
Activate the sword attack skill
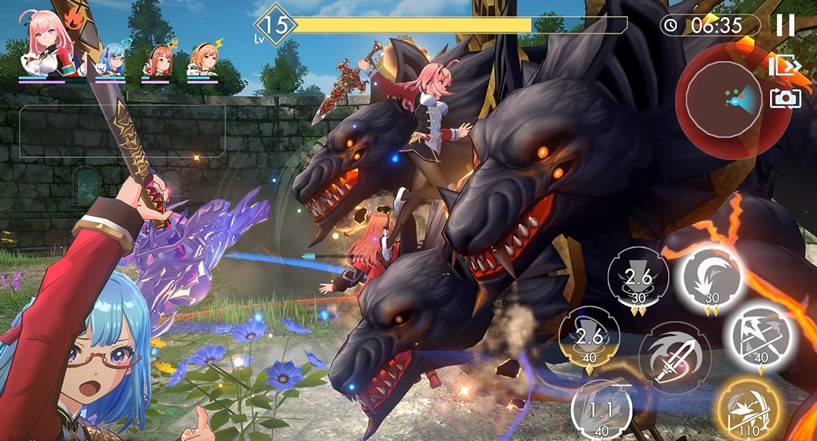673,354
